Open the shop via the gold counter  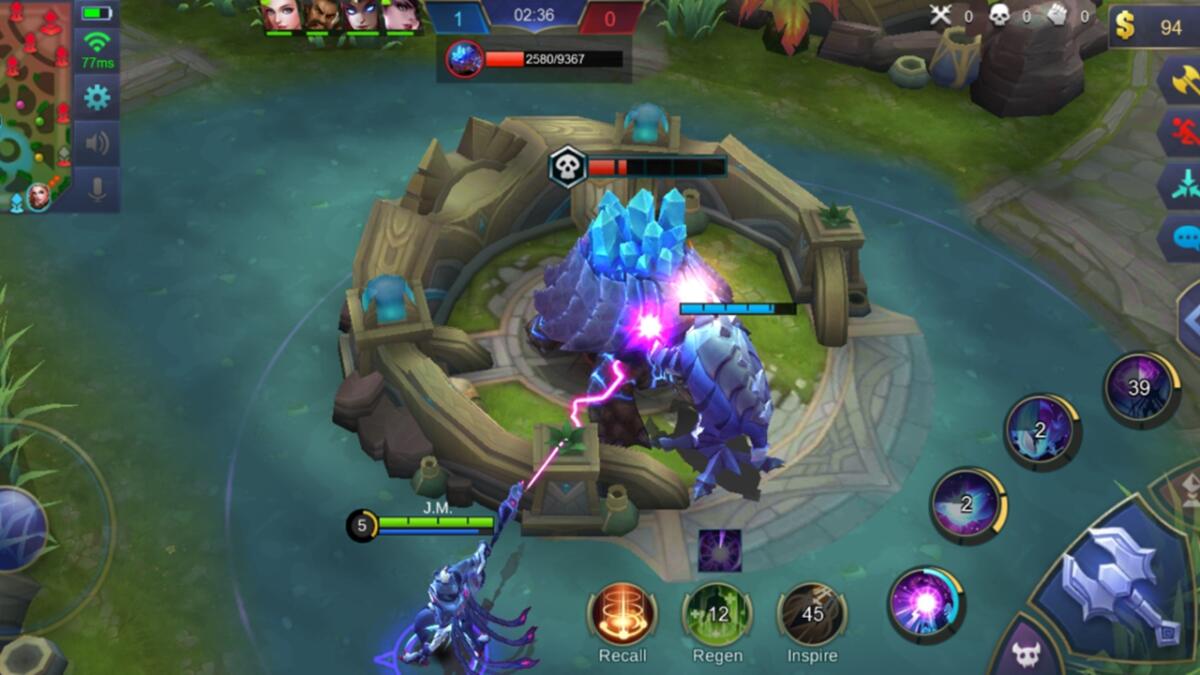[x=1155, y=27]
